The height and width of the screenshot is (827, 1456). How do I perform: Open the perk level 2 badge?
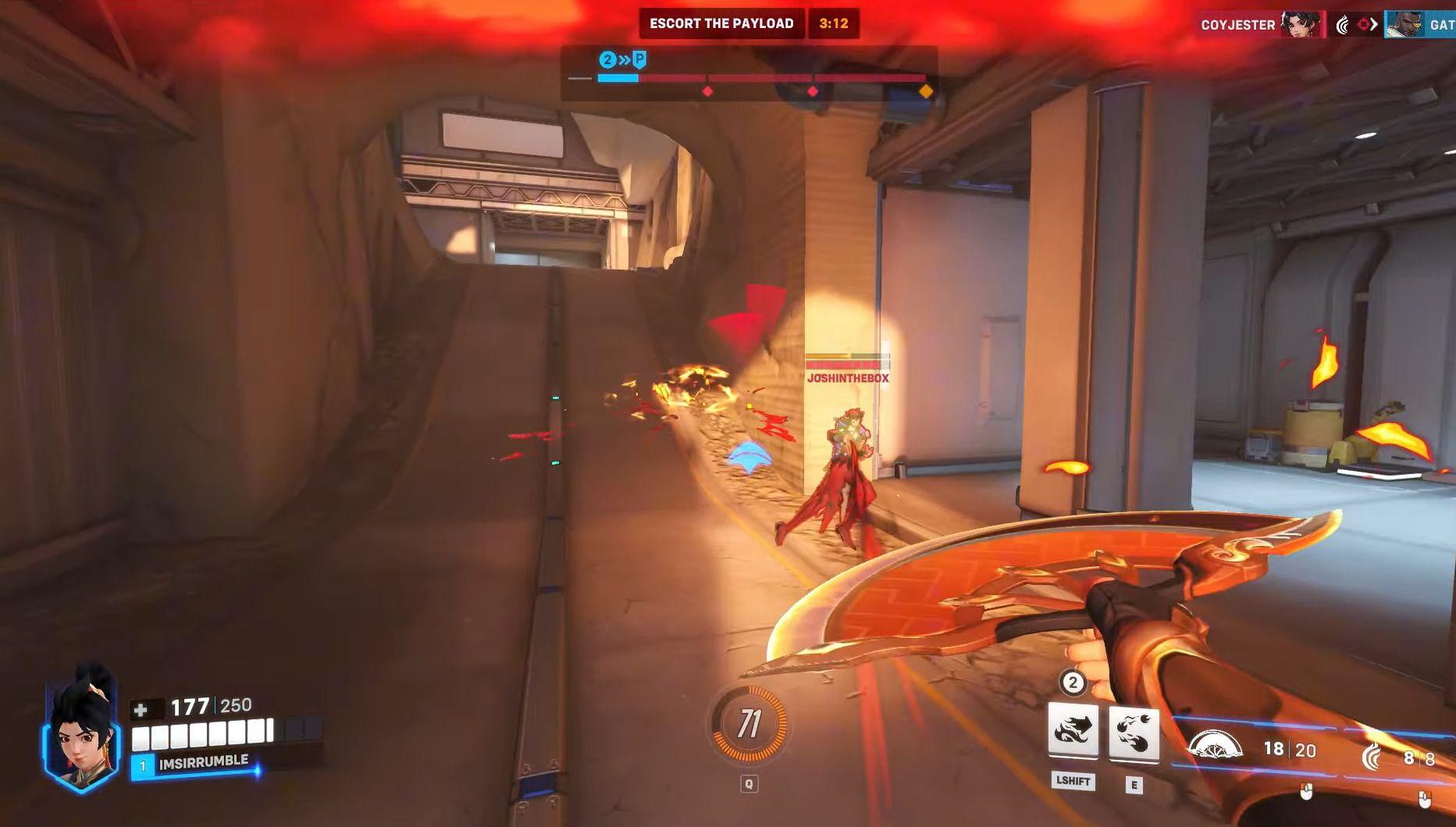1072,683
